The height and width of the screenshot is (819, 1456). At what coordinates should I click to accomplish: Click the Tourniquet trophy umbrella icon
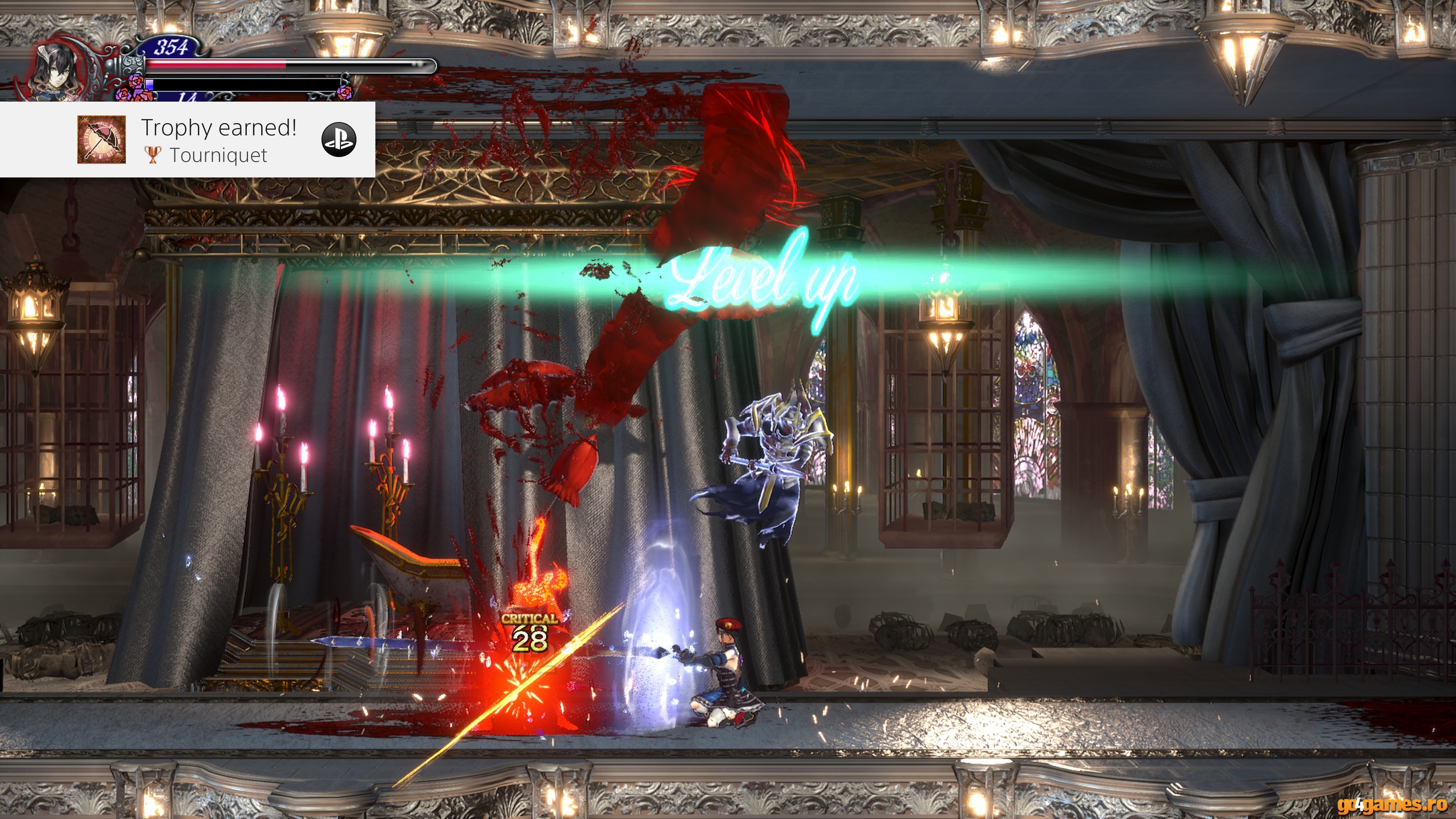click(101, 140)
